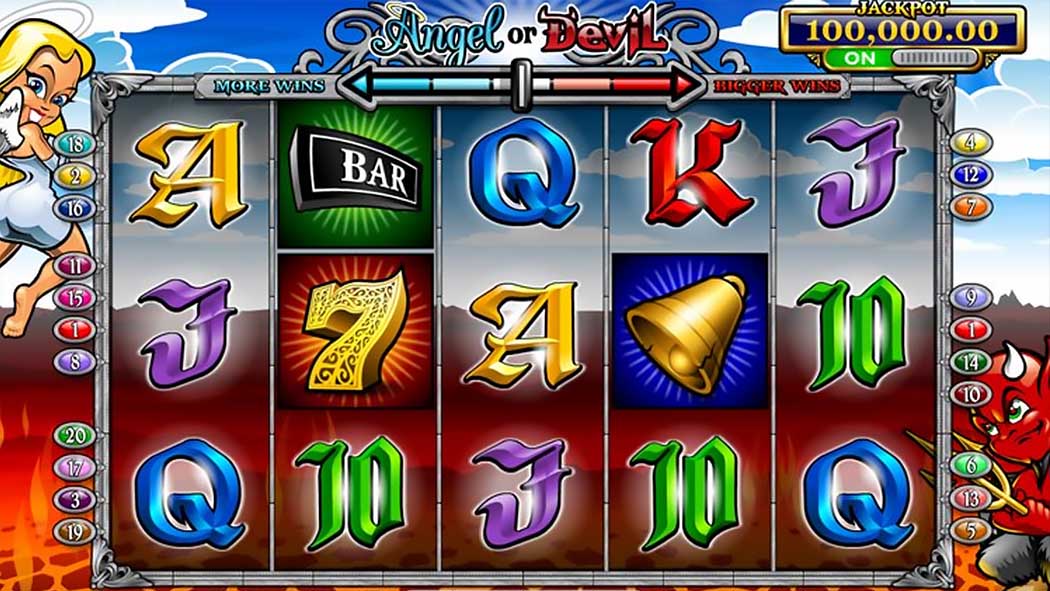Select payline 2 marker
Viewport: 1050px width, 591px height.
(75, 176)
